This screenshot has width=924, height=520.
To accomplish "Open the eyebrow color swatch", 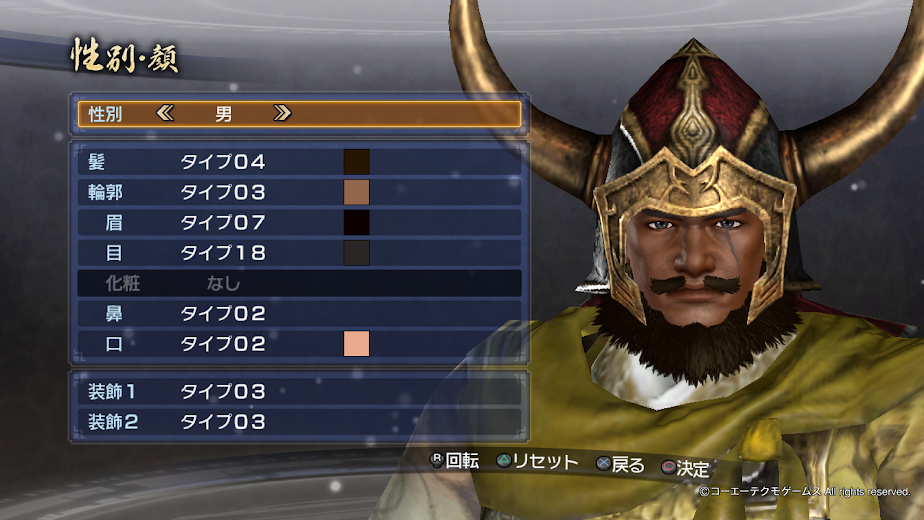I will pyautogui.click(x=357, y=222).
